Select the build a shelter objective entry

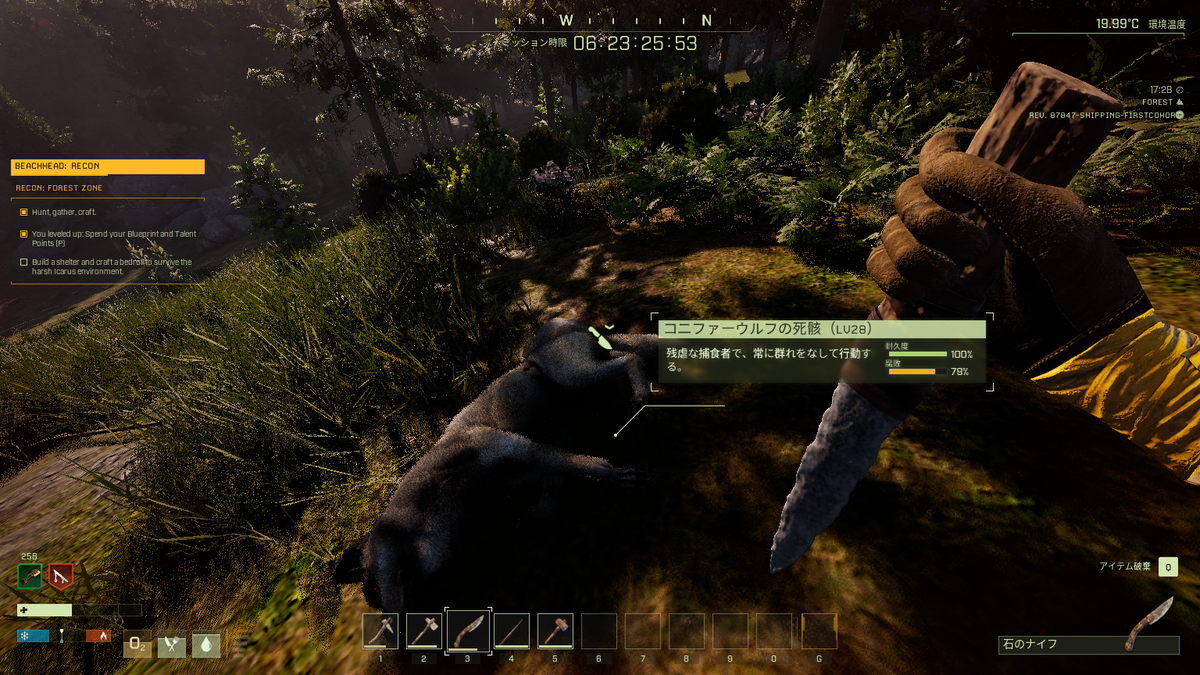110,266
